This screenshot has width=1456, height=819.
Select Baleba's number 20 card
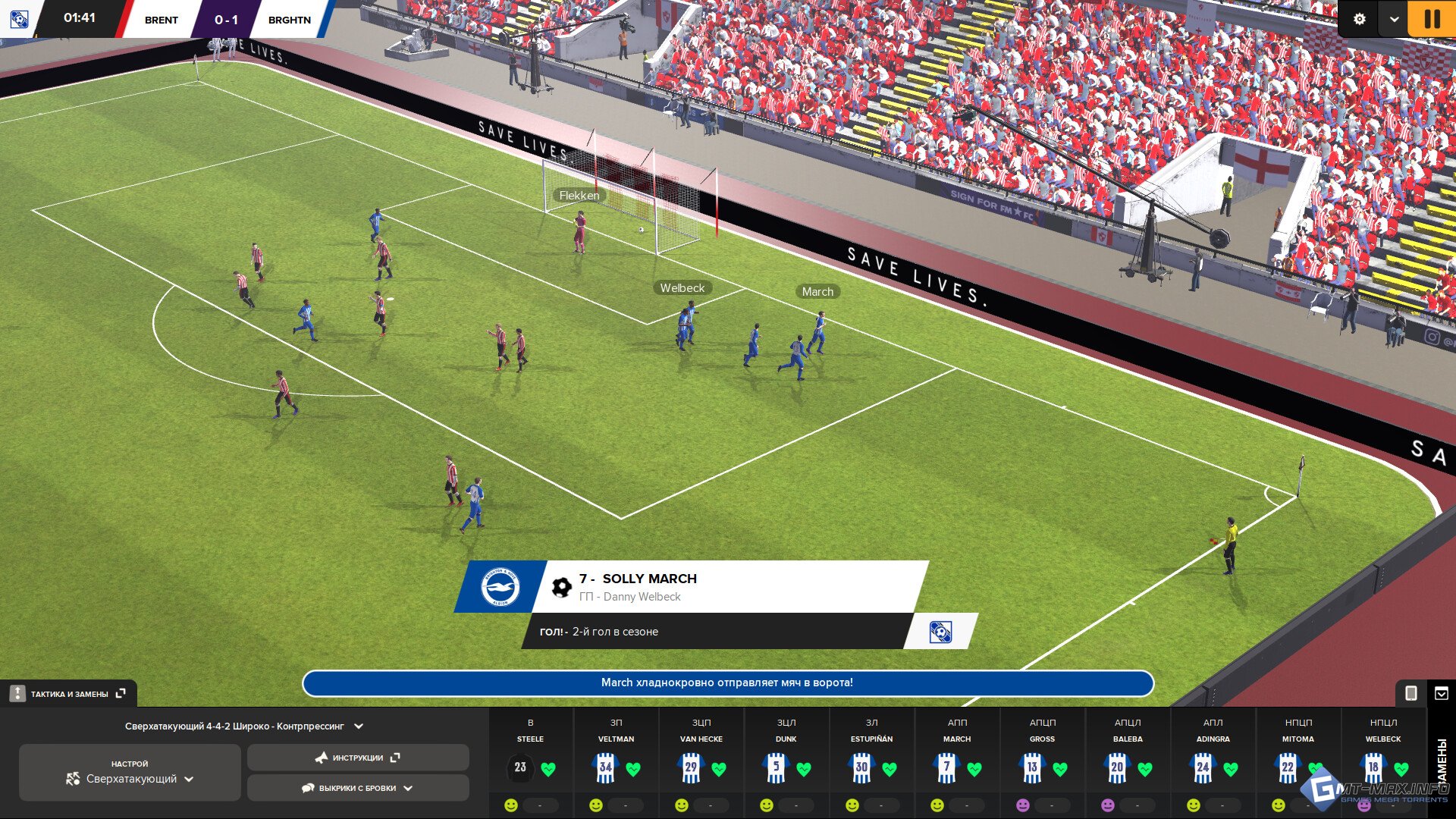tap(1117, 767)
